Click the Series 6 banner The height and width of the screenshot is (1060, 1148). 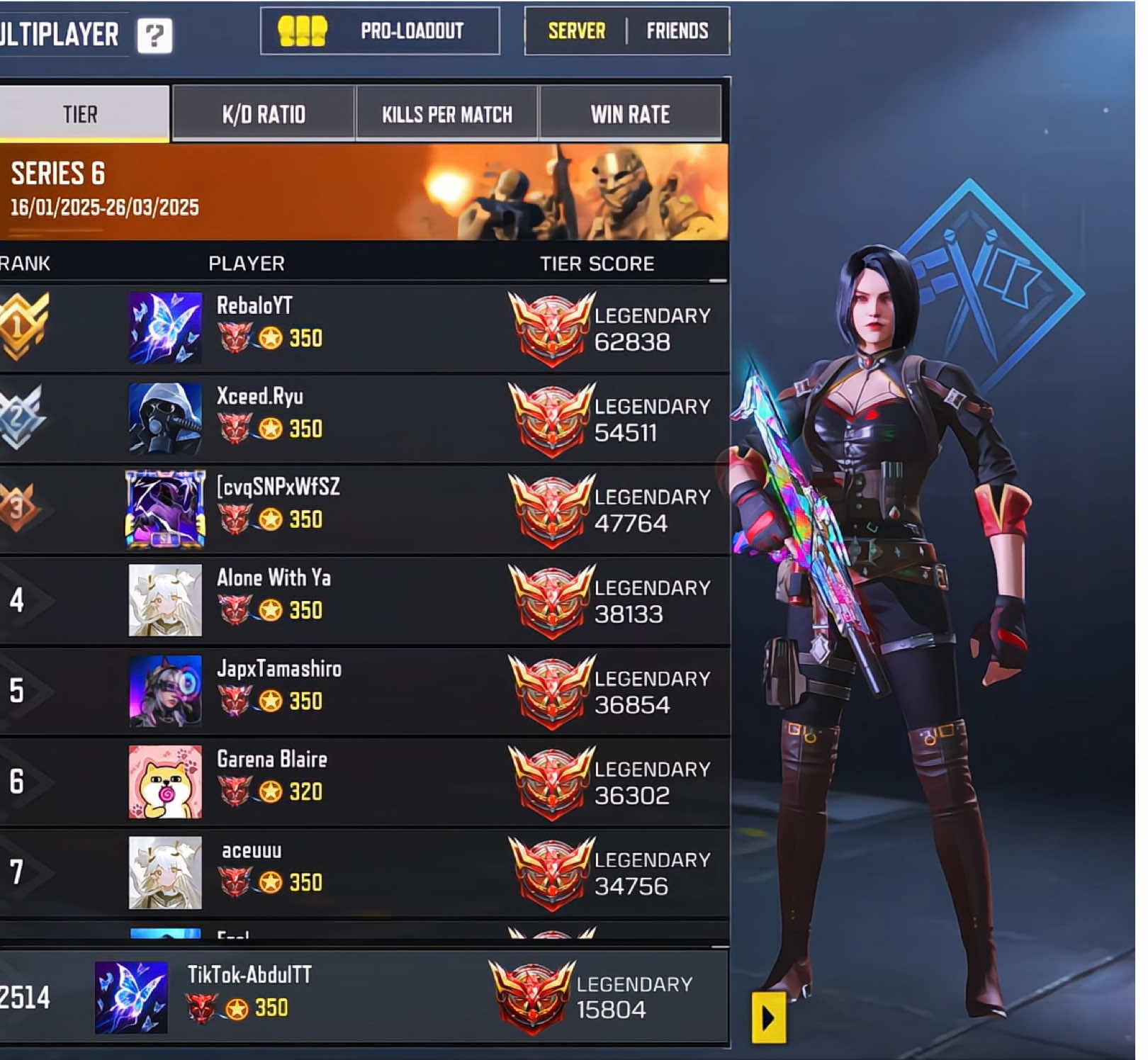point(363,192)
